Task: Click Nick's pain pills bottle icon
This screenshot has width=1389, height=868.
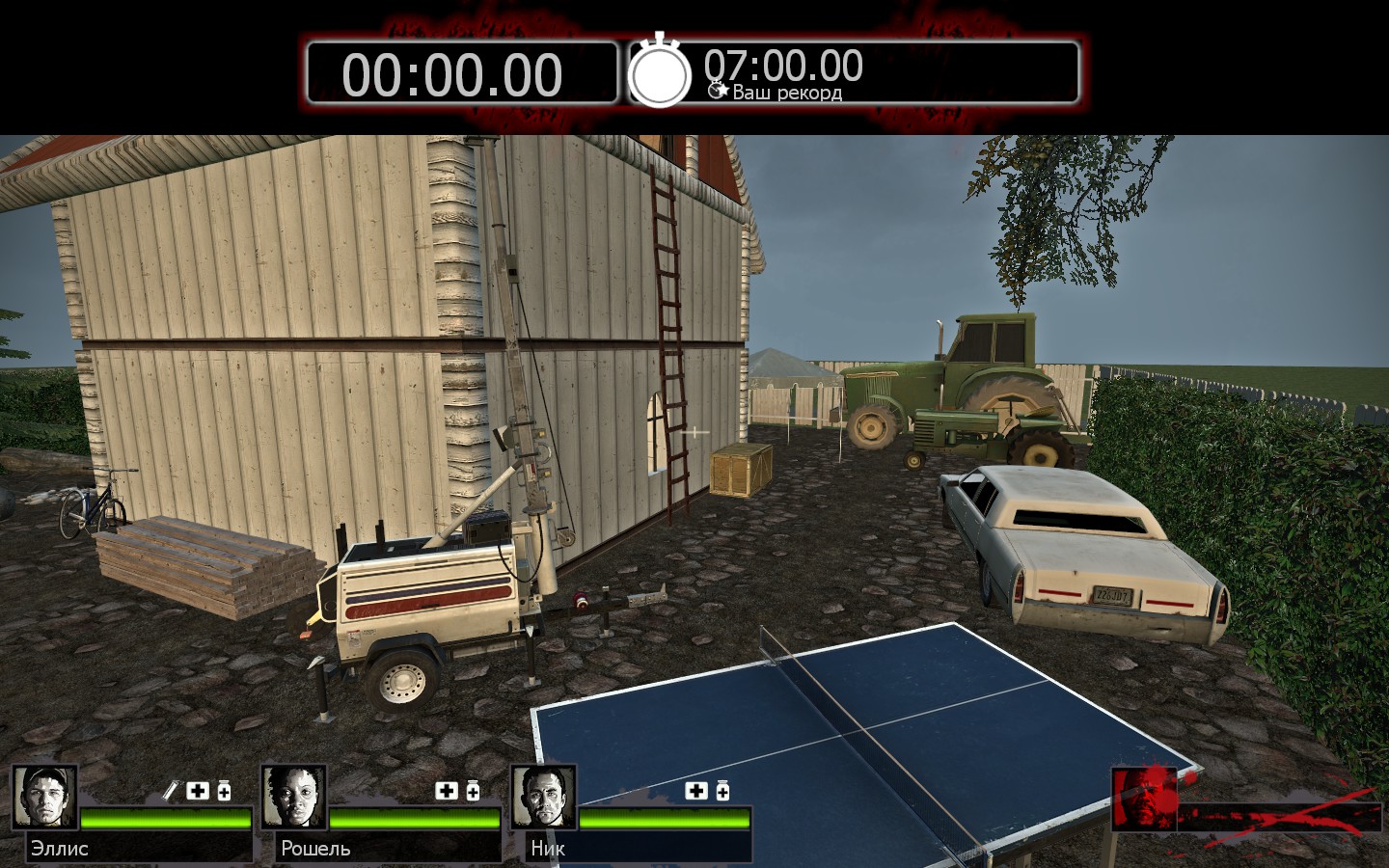Action: 722,791
